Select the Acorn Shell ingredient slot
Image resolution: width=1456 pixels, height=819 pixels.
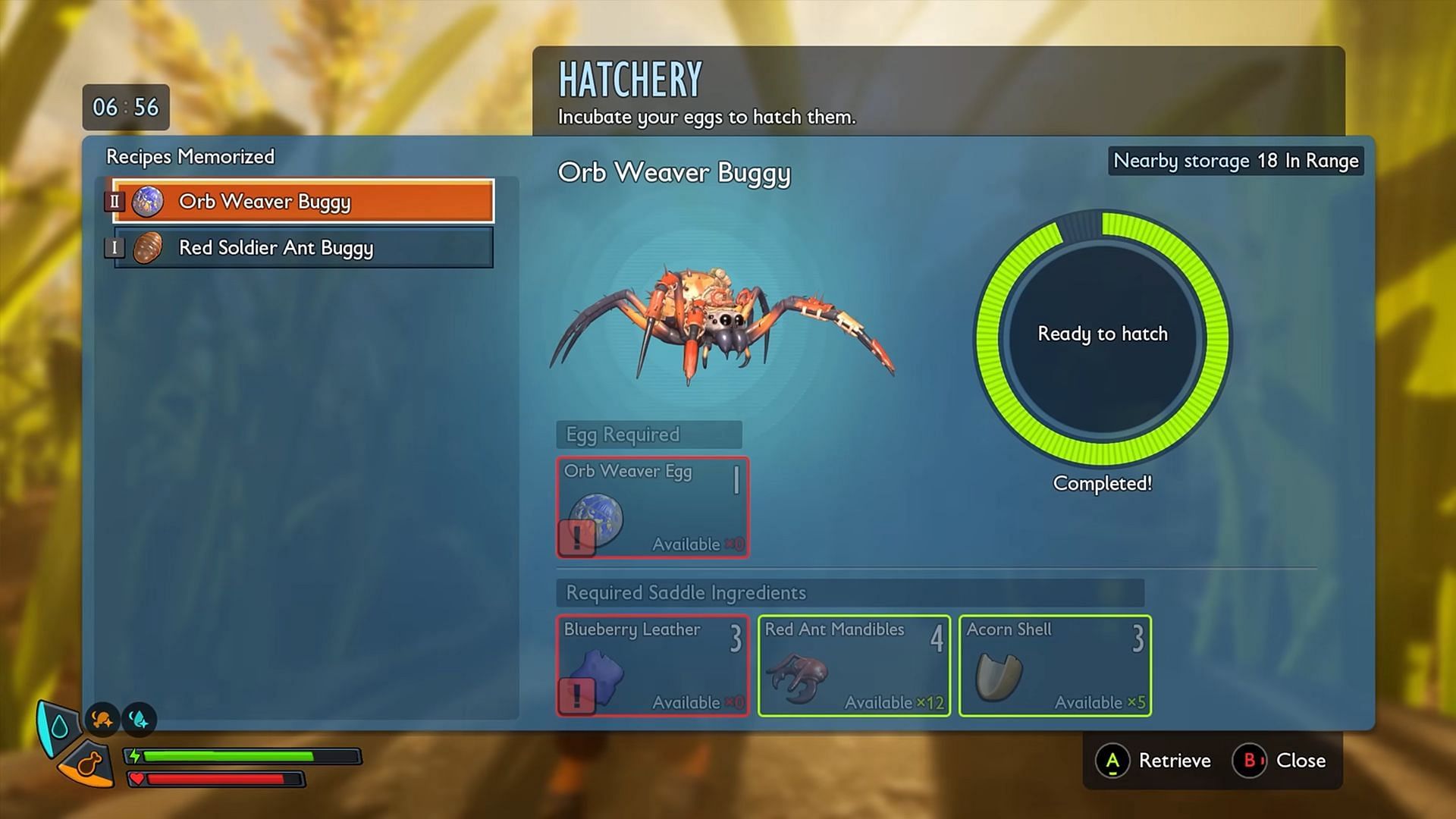point(1055,666)
